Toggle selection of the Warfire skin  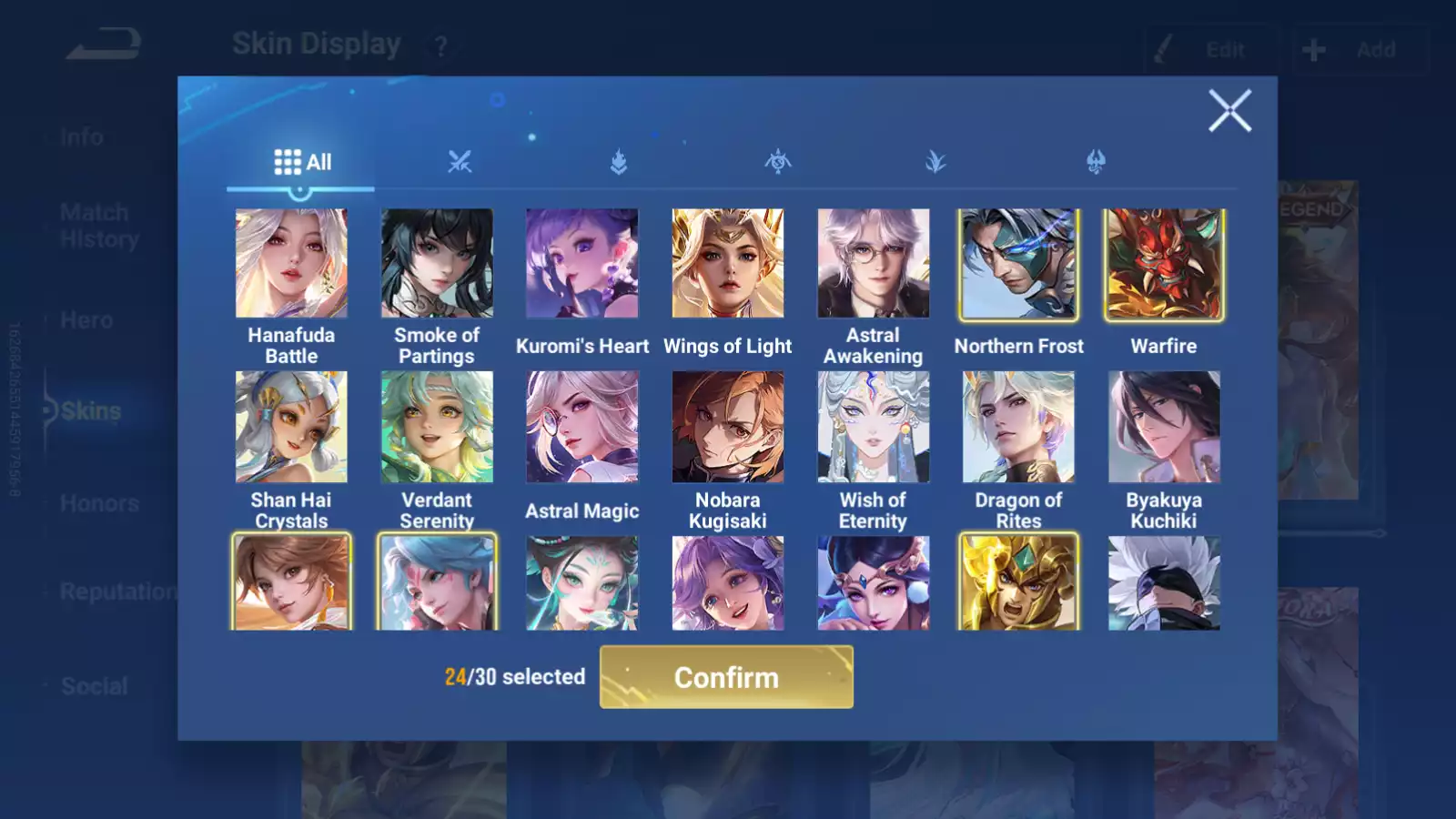[1164, 264]
